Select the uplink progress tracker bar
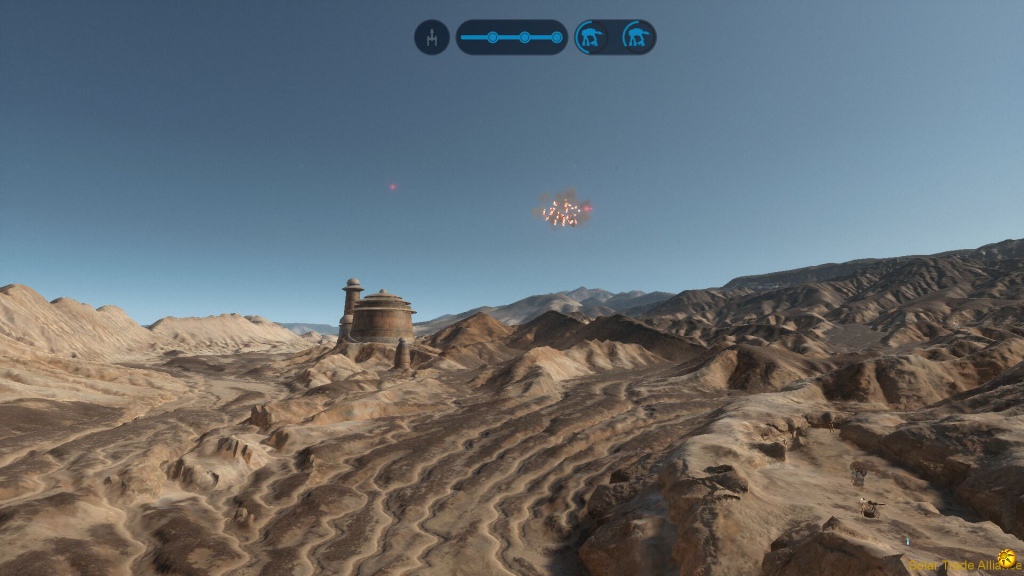This screenshot has height=576, width=1024. click(511, 37)
